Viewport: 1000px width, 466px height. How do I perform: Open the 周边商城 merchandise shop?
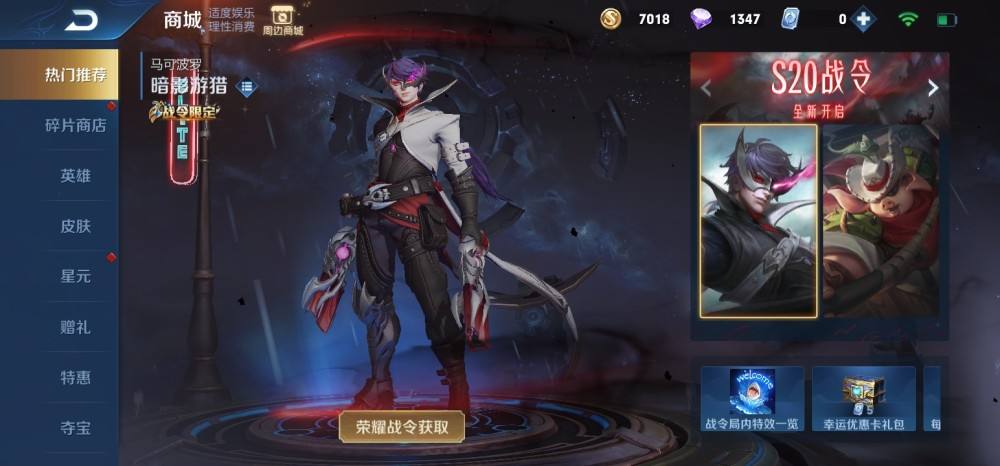[x=282, y=20]
